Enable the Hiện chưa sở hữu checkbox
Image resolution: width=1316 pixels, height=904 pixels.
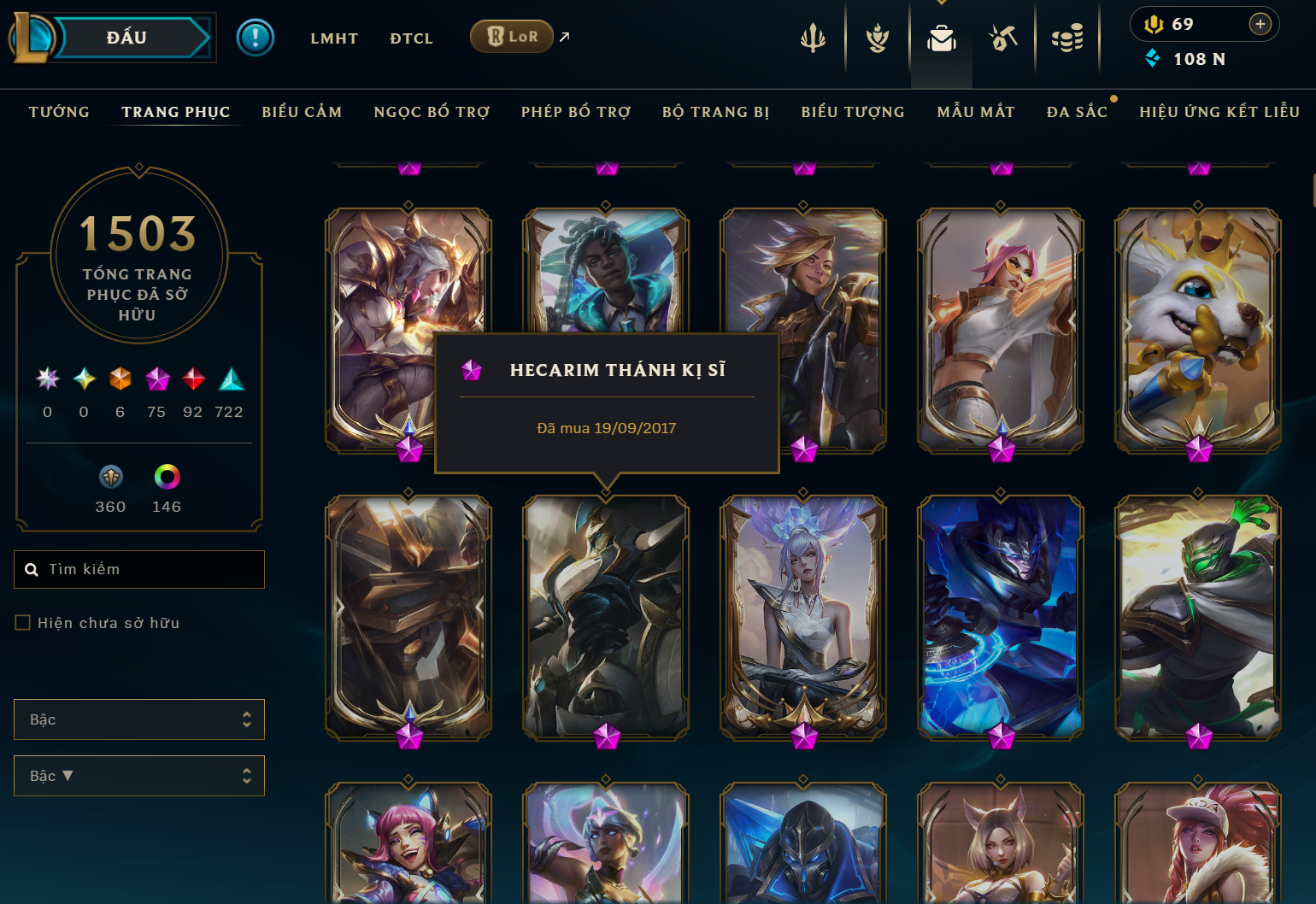pyautogui.click(x=22, y=622)
